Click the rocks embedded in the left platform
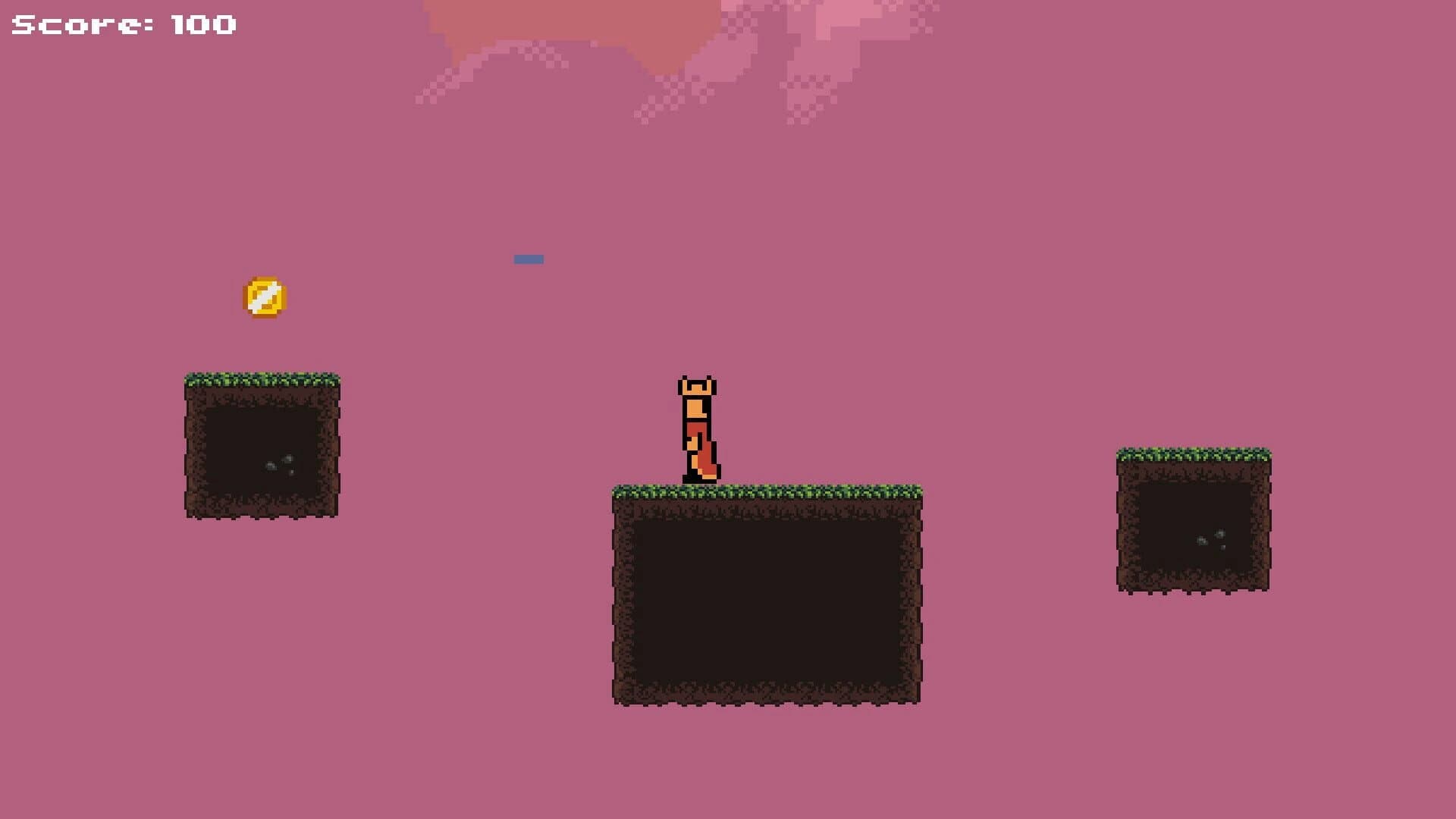This screenshot has width=1456, height=819. pyautogui.click(x=279, y=463)
